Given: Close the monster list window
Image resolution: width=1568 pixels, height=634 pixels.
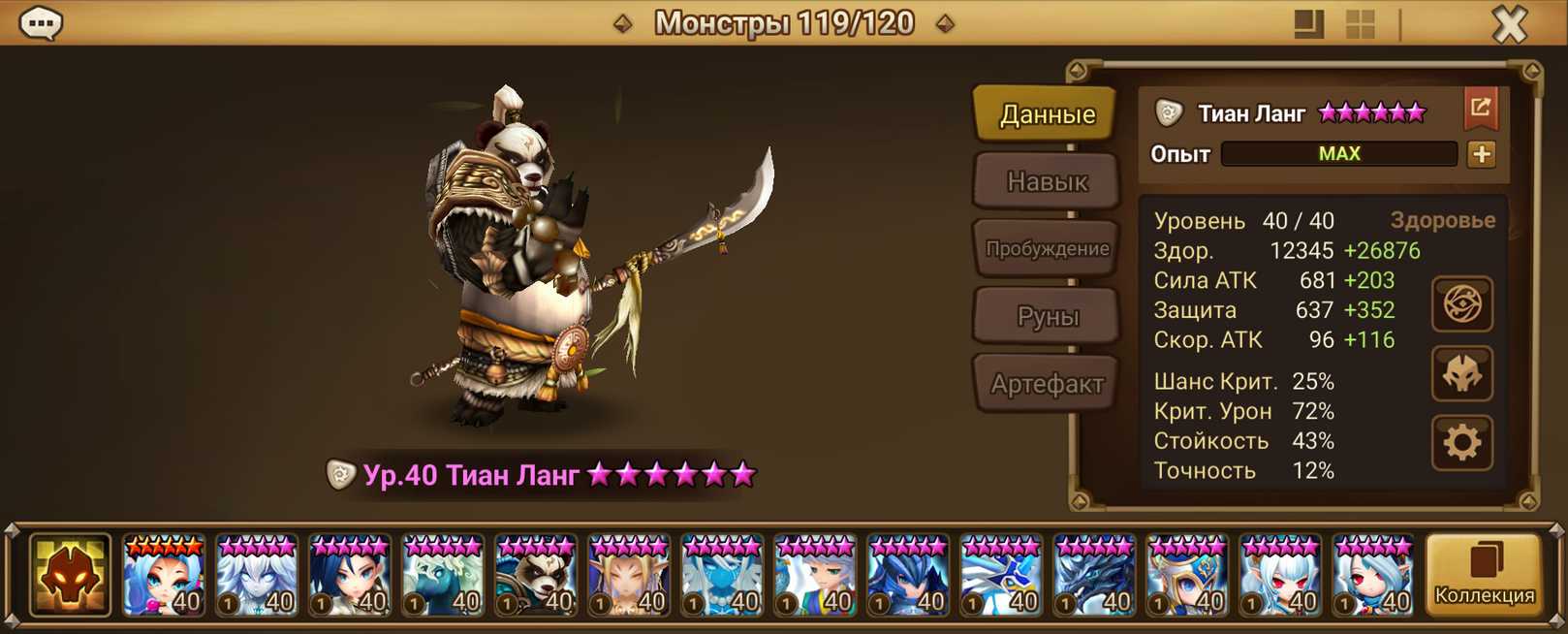Looking at the screenshot, I should coord(1509,24).
